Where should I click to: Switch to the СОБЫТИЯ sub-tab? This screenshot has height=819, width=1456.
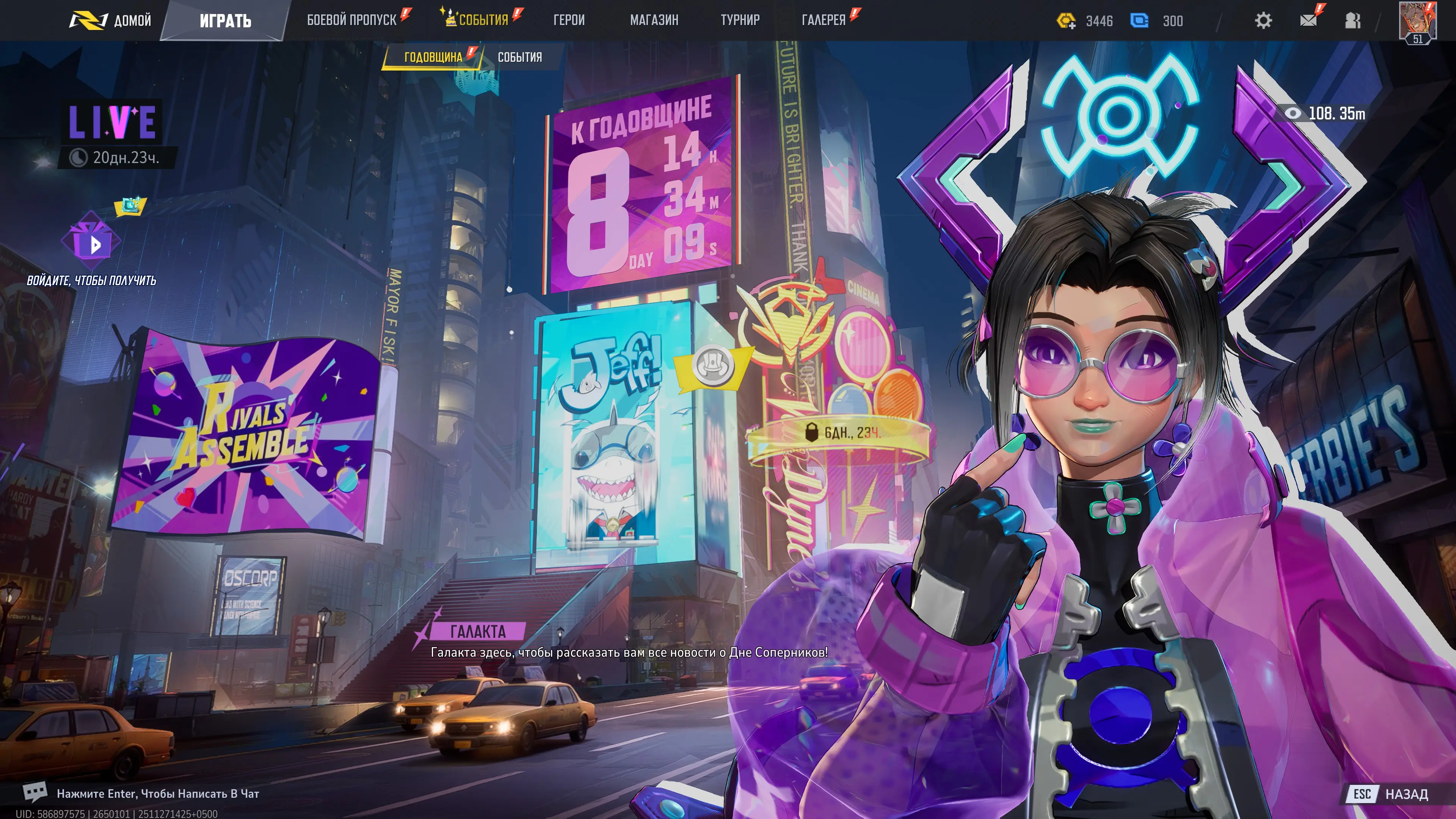point(519,57)
